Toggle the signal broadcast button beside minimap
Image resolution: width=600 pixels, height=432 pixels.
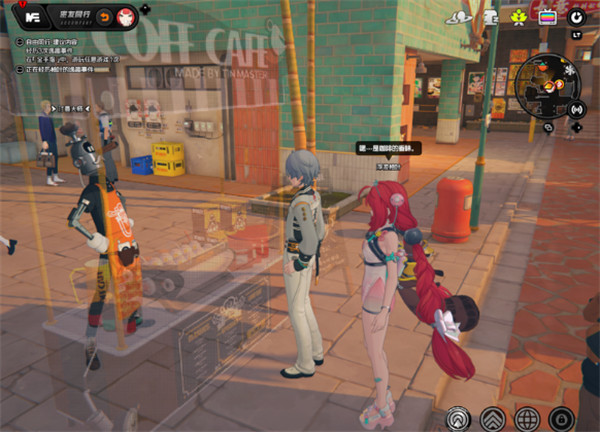tap(577, 108)
